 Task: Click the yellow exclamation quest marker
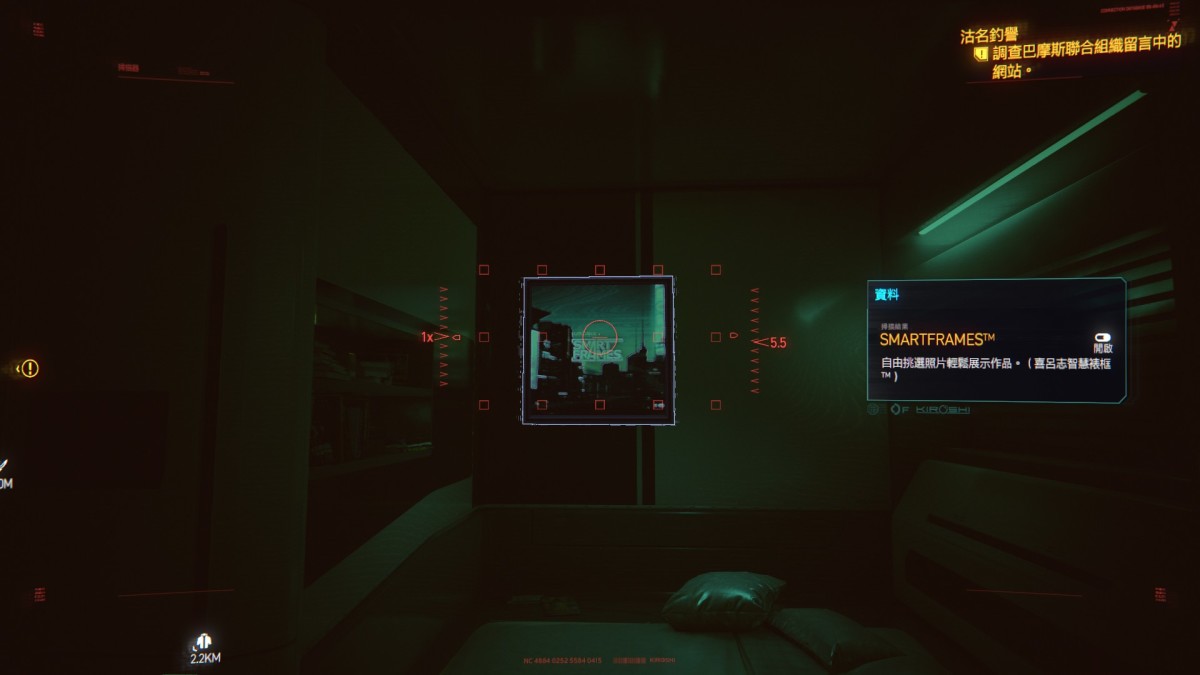point(30,368)
